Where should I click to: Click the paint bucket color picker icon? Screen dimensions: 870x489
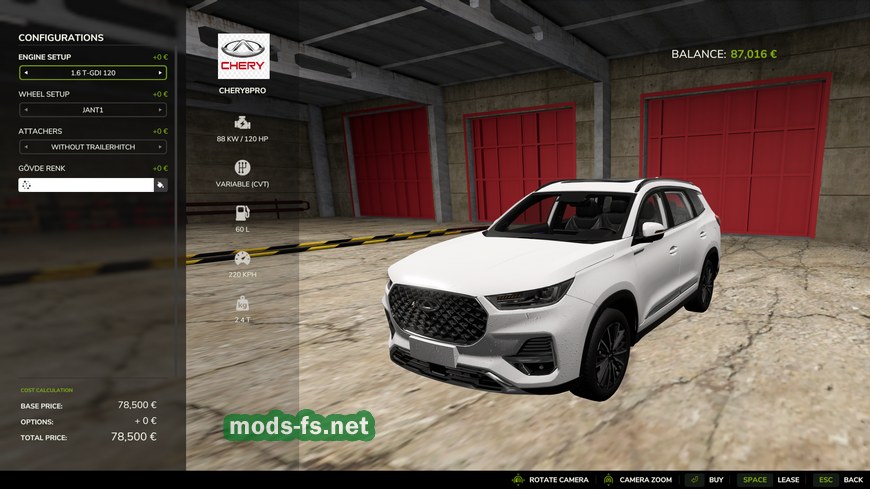coord(160,185)
